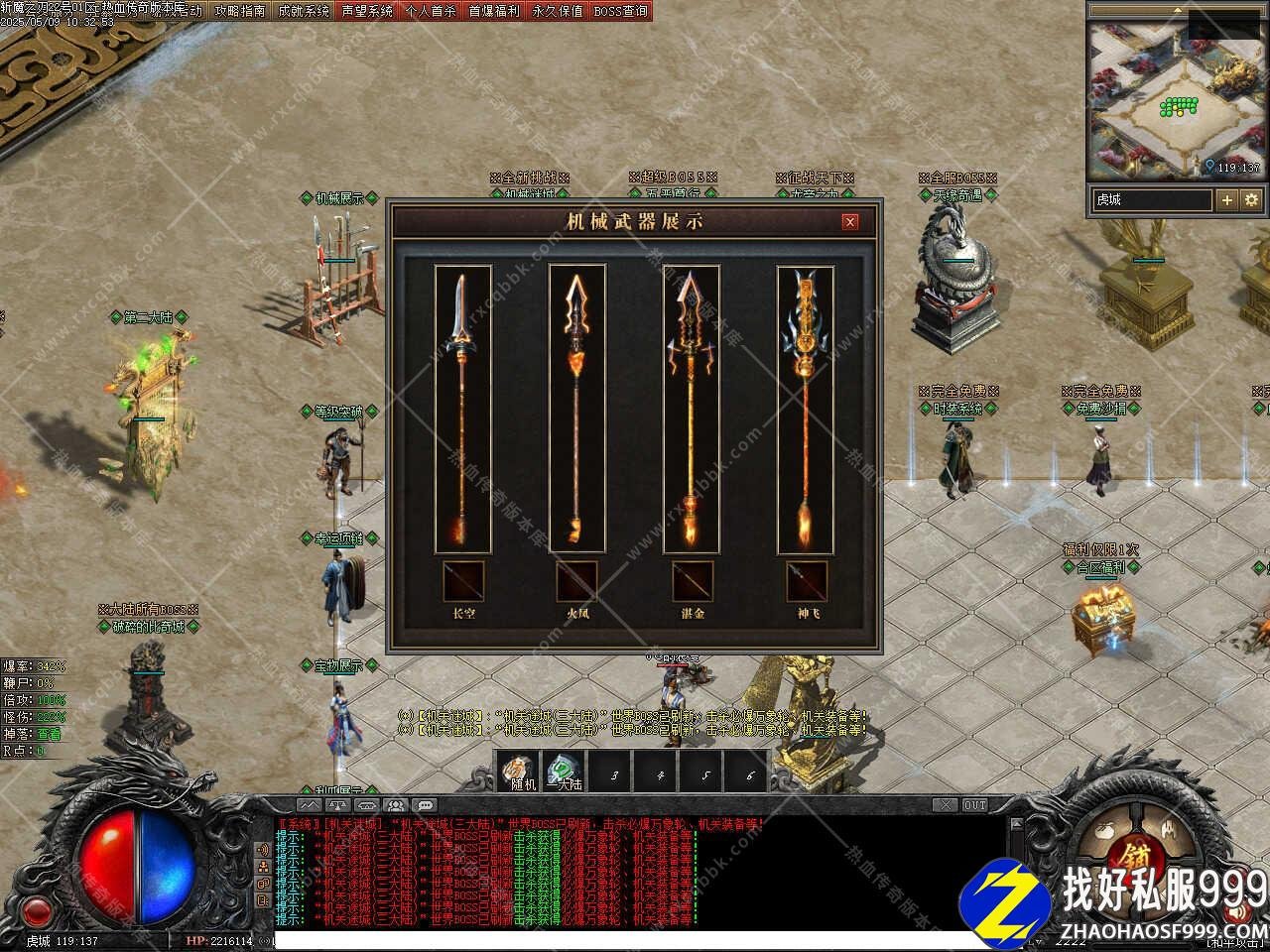The image size is (1270, 952).
Task: Open the speech bubble chat tab
Action: point(426,805)
